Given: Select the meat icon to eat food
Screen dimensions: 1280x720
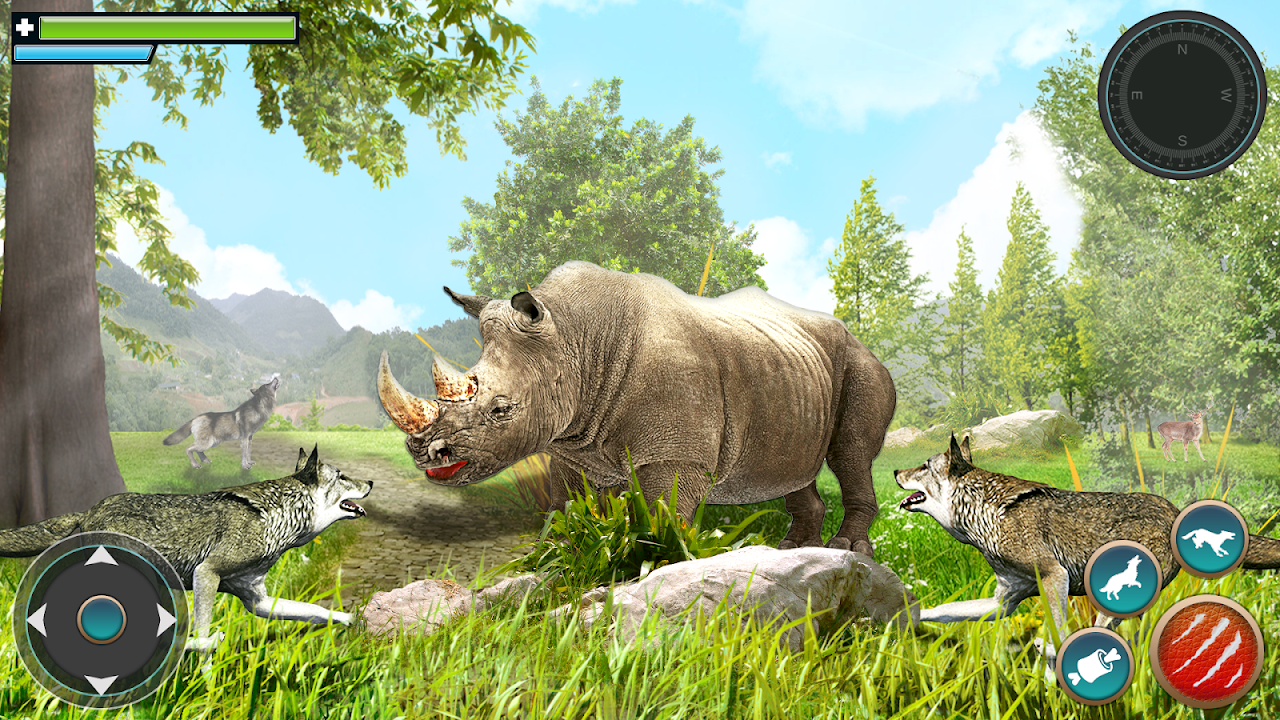Looking at the screenshot, I should (x=1096, y=665).
